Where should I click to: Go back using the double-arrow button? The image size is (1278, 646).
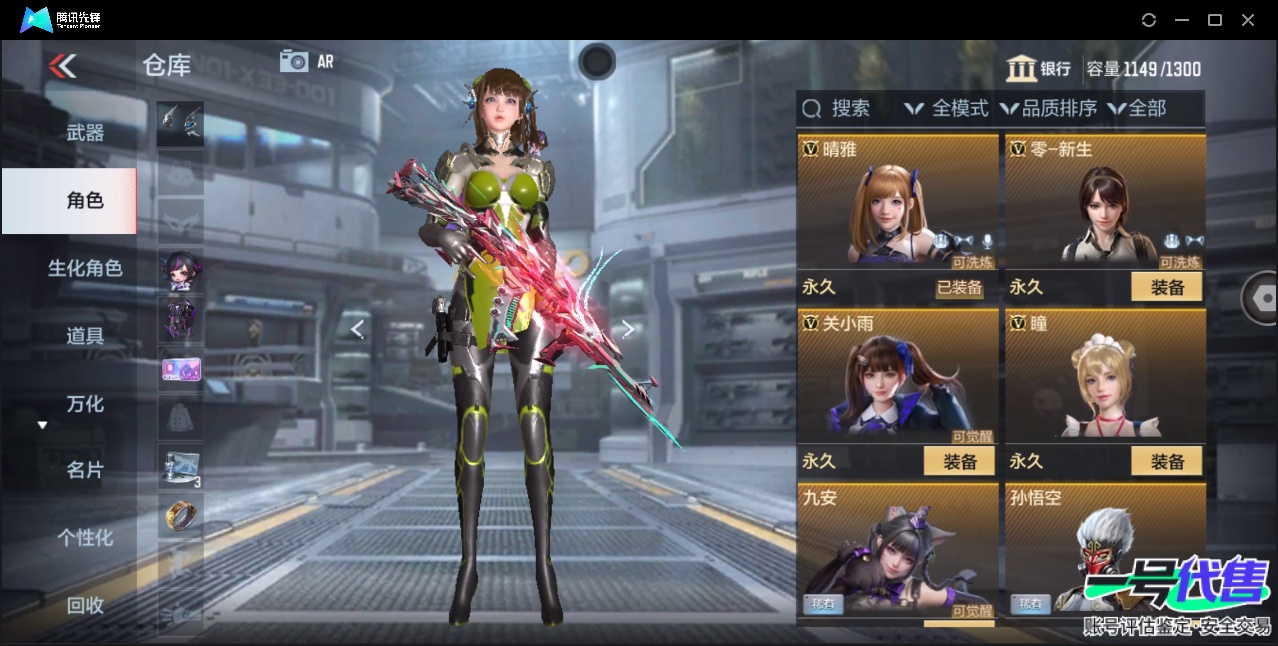coord(62,66)
